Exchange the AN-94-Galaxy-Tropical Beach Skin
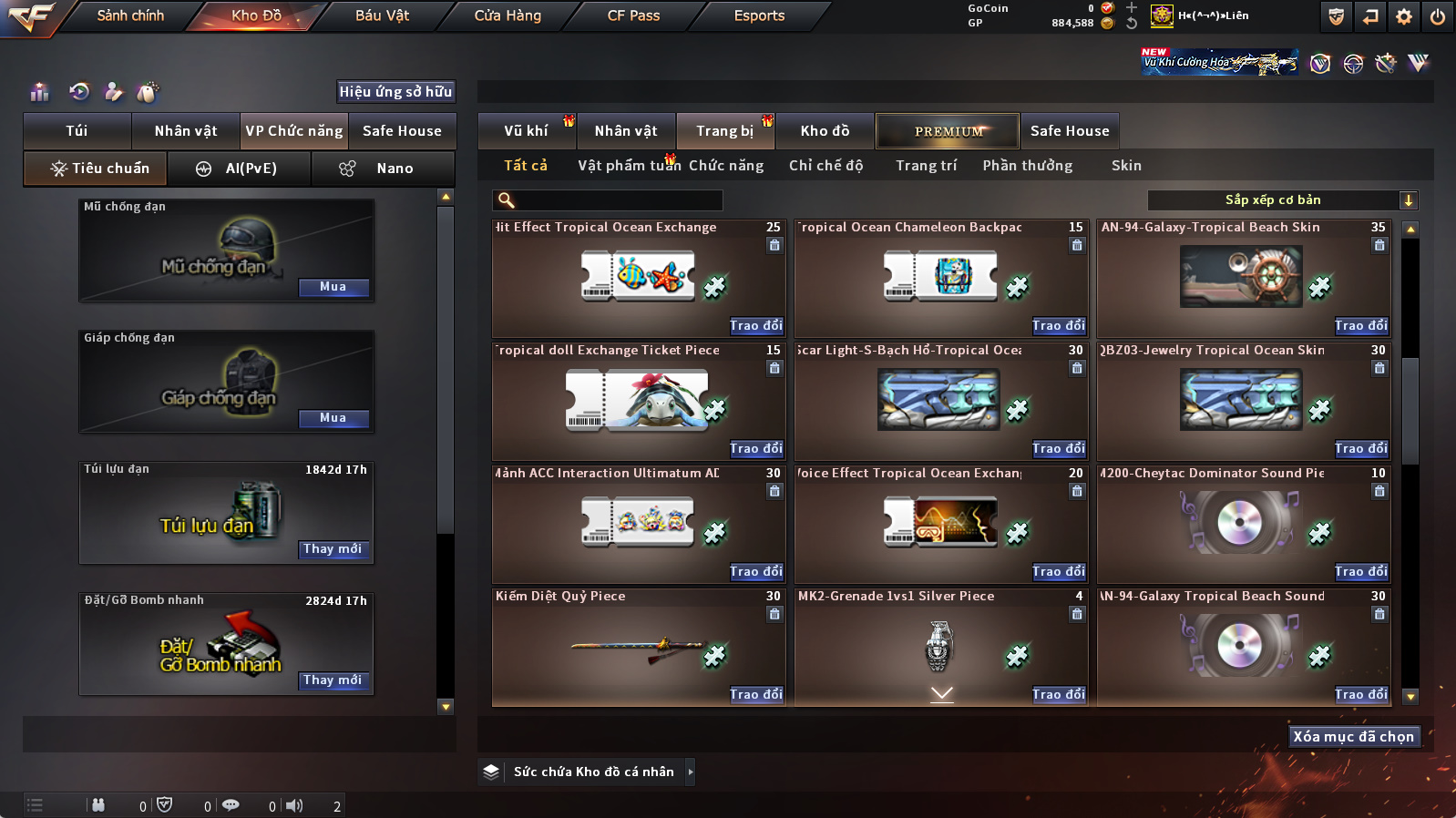 1360,326
